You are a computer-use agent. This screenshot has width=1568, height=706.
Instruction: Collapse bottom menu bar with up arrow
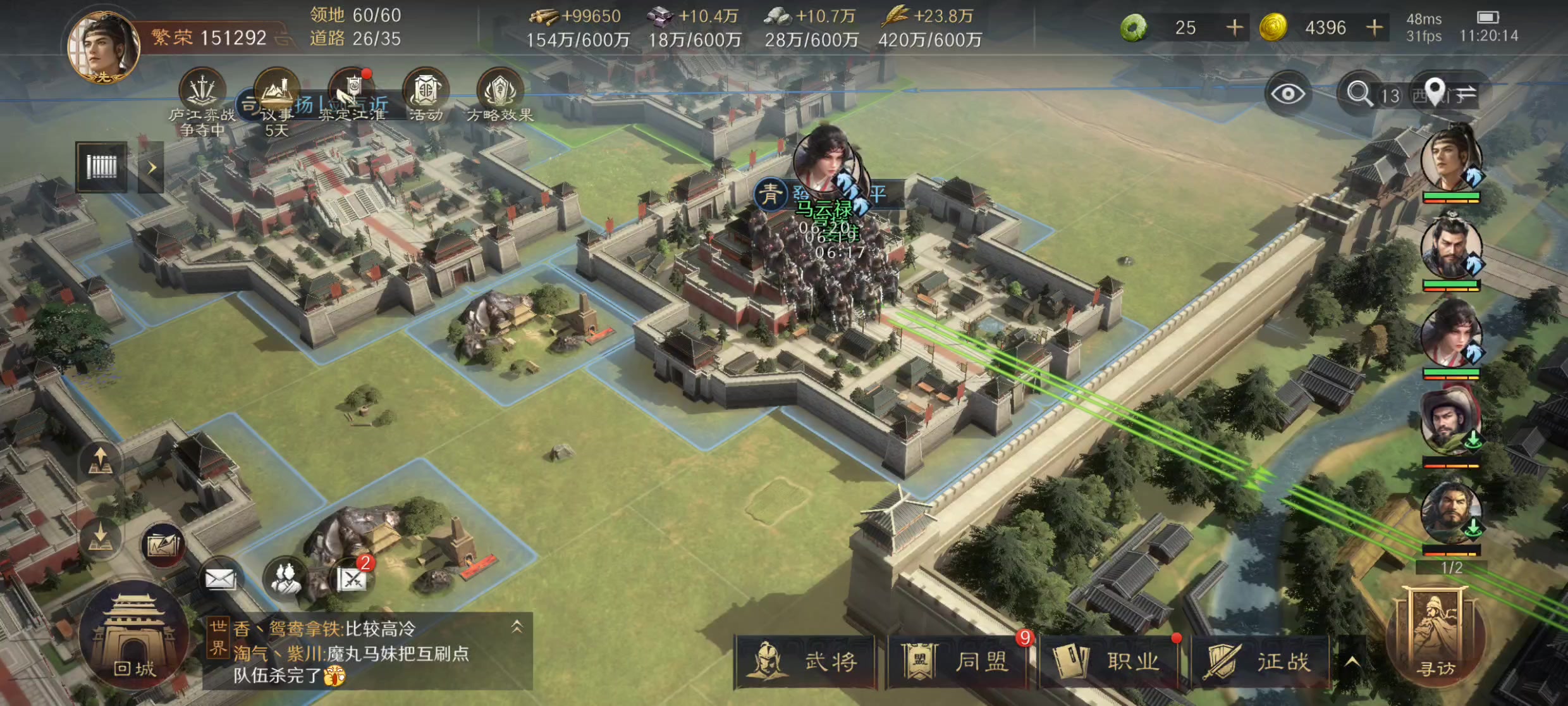coord(1352,662)
